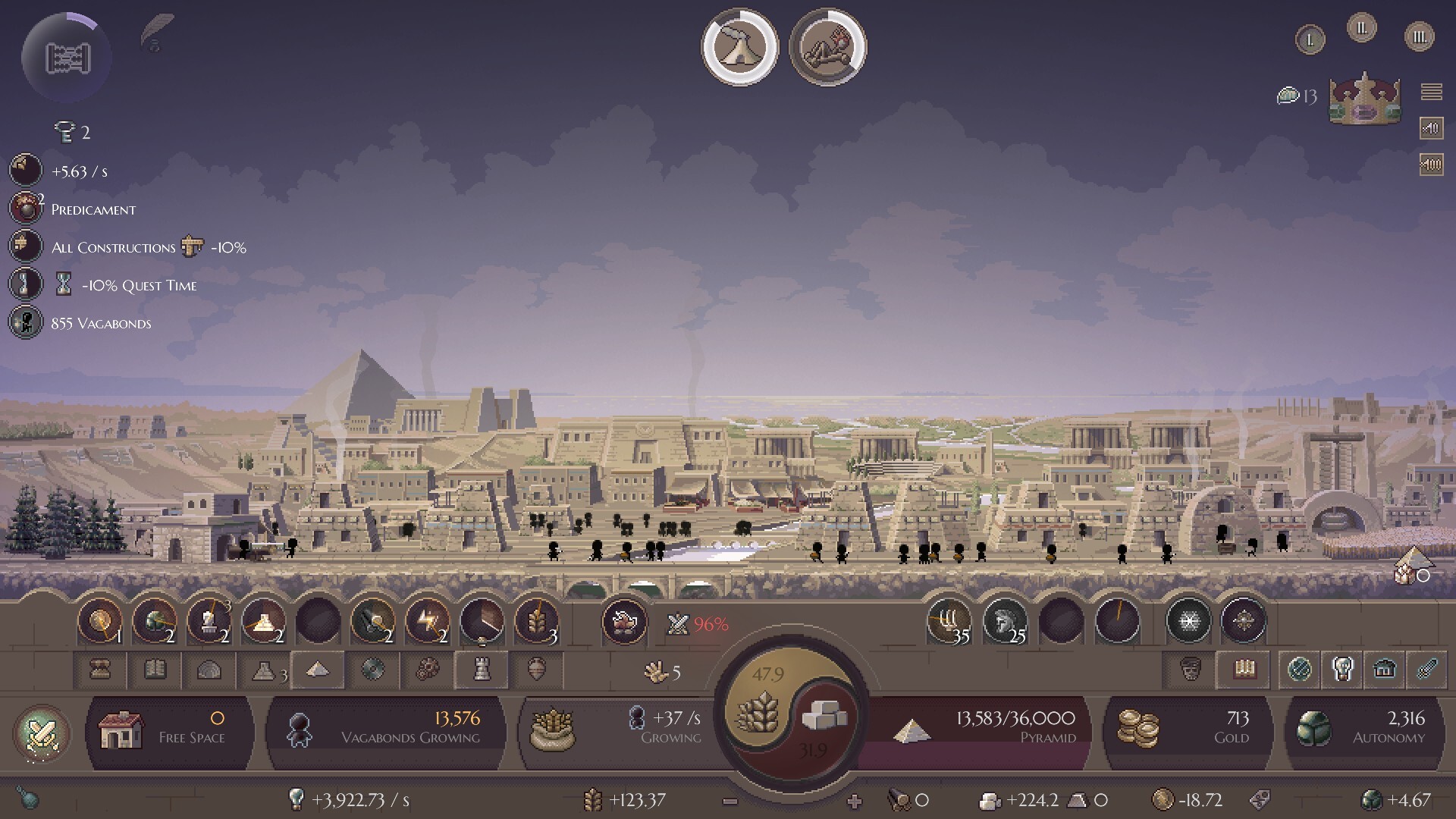Open the Vagabonds Growing population panel
Screen dimensions: 1456x819
tap(387, 730)
